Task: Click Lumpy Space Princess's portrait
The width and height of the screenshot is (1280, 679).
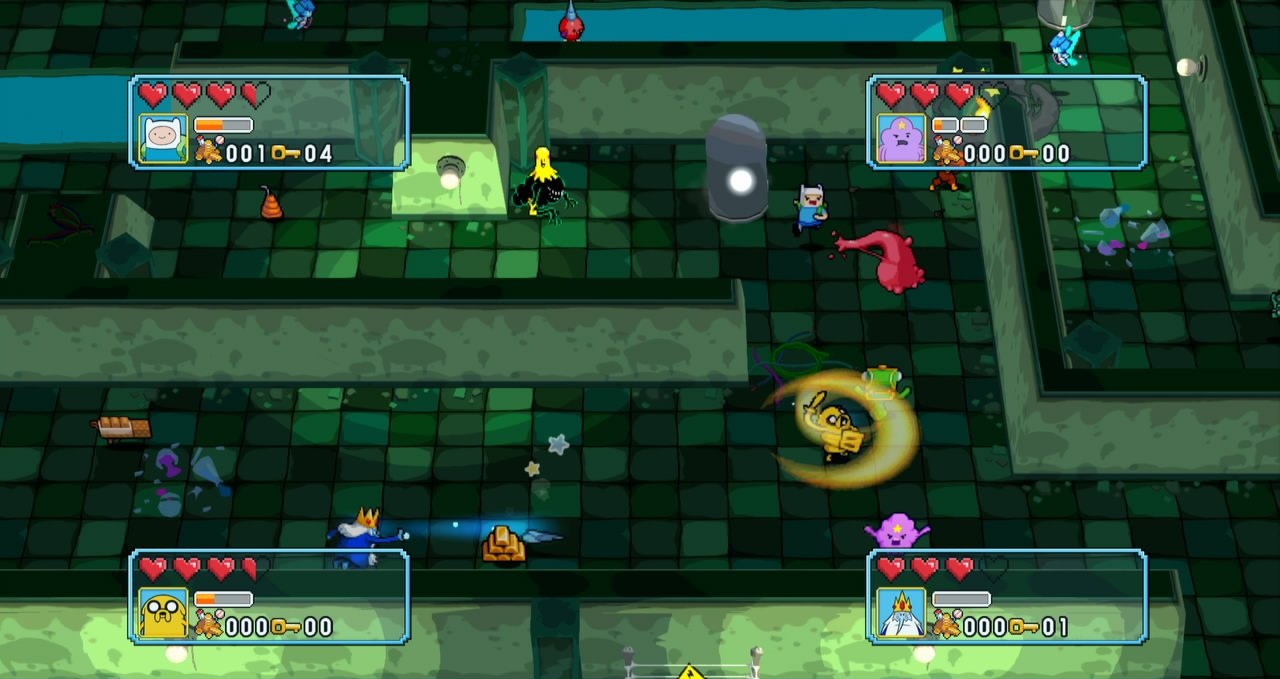Action: coord(900,139)
